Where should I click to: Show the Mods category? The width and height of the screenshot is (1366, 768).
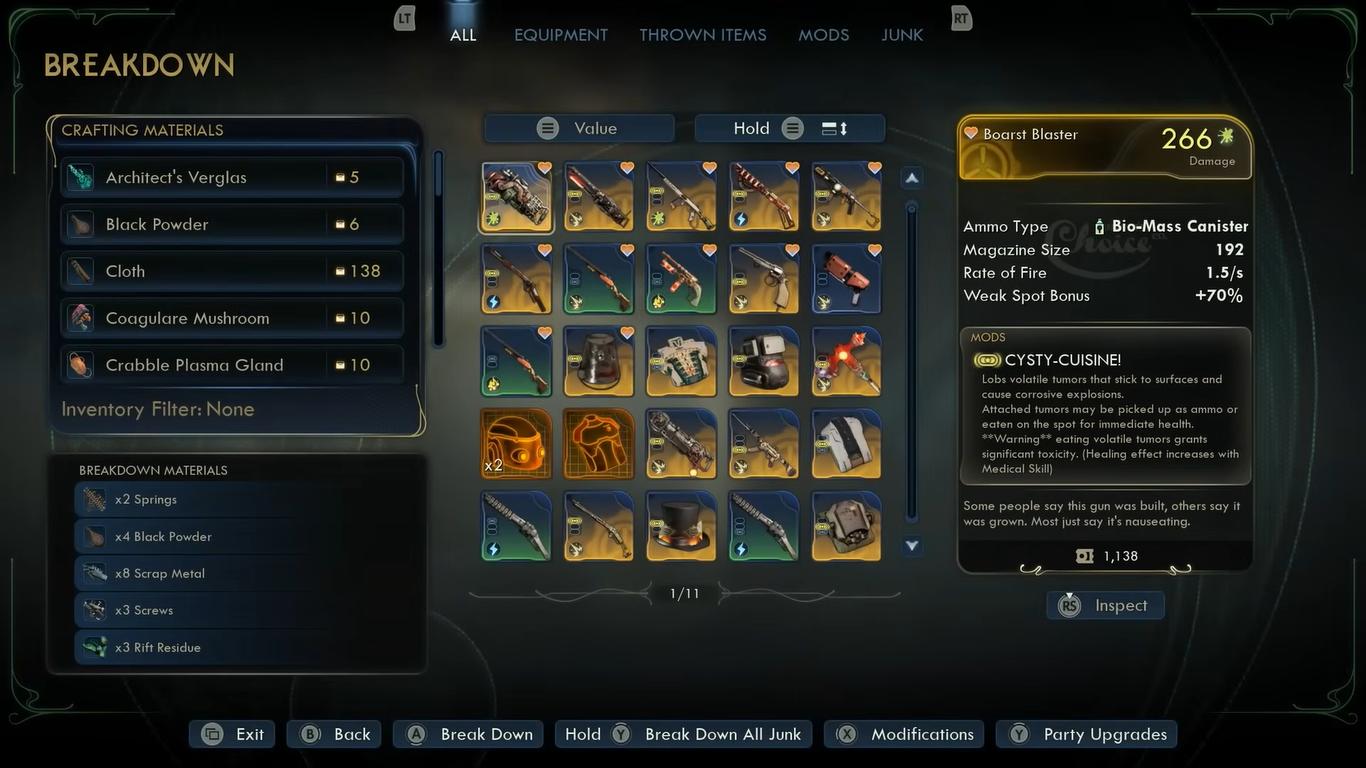823,35
